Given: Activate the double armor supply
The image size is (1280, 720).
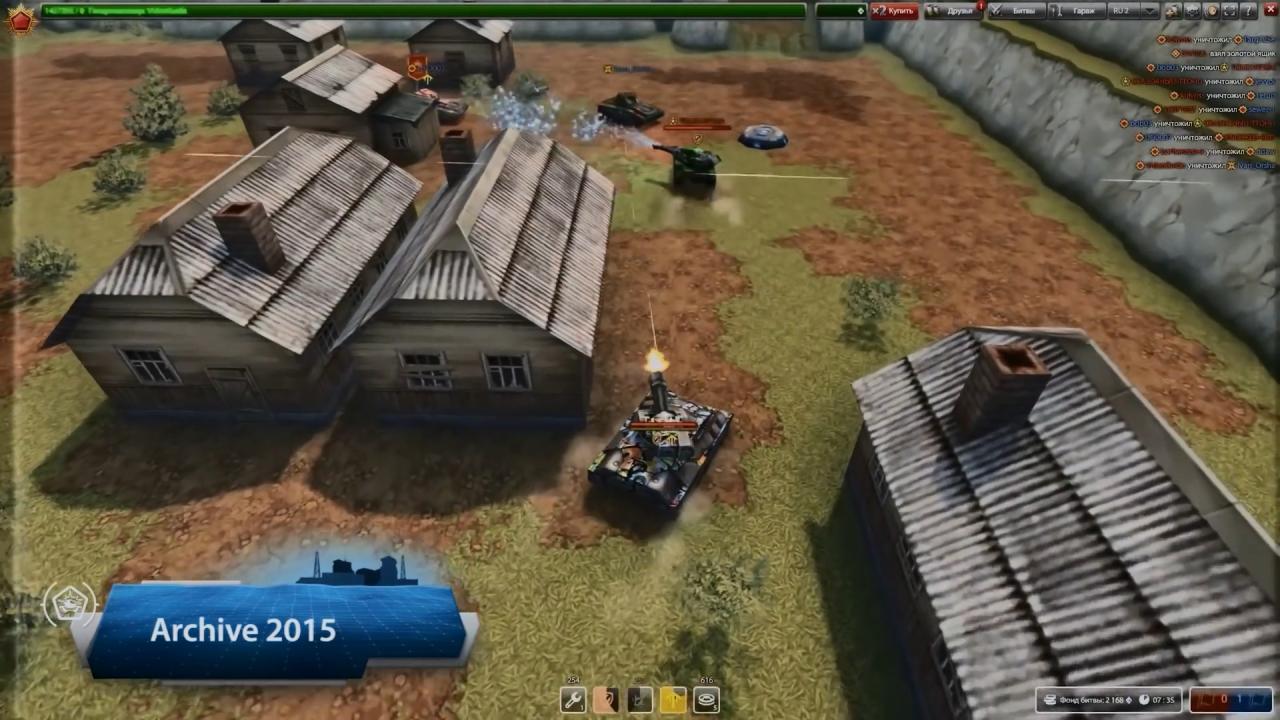Looking at the screenshot, I should click(x=606, y=700).
